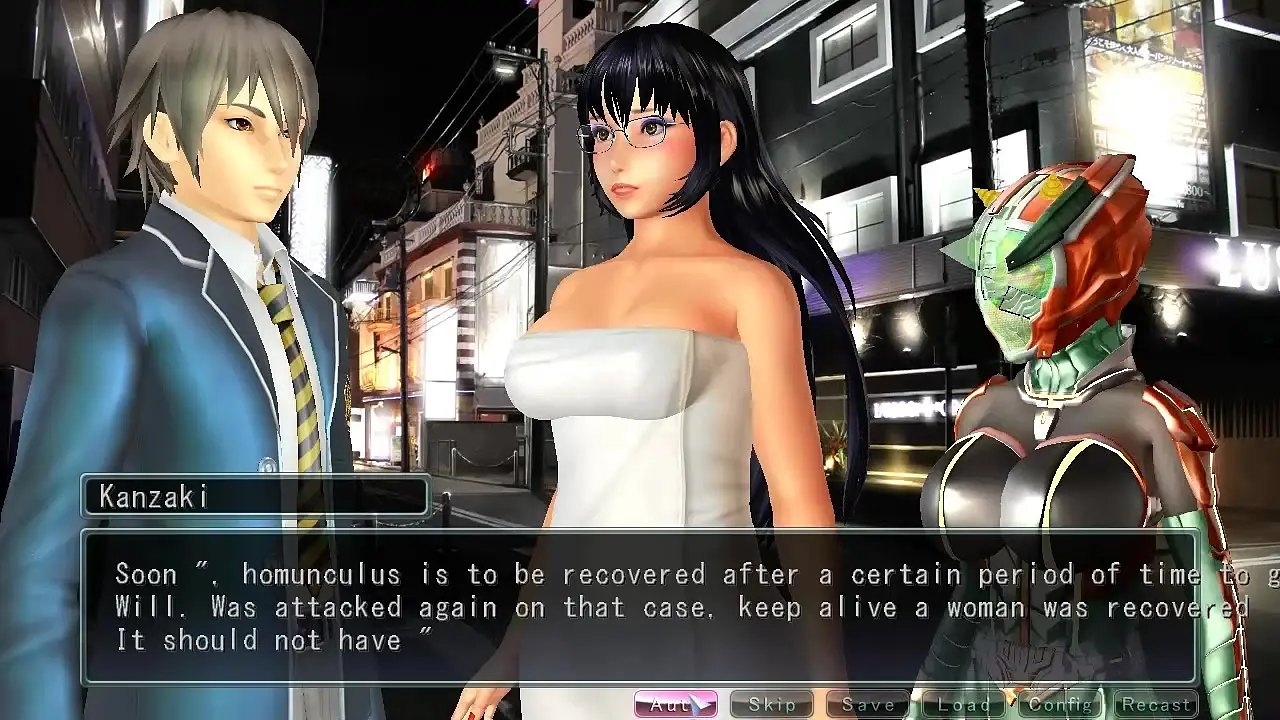The image size is (1280, 720).
Task: Open the Load menu
Action: click(963, 705)
